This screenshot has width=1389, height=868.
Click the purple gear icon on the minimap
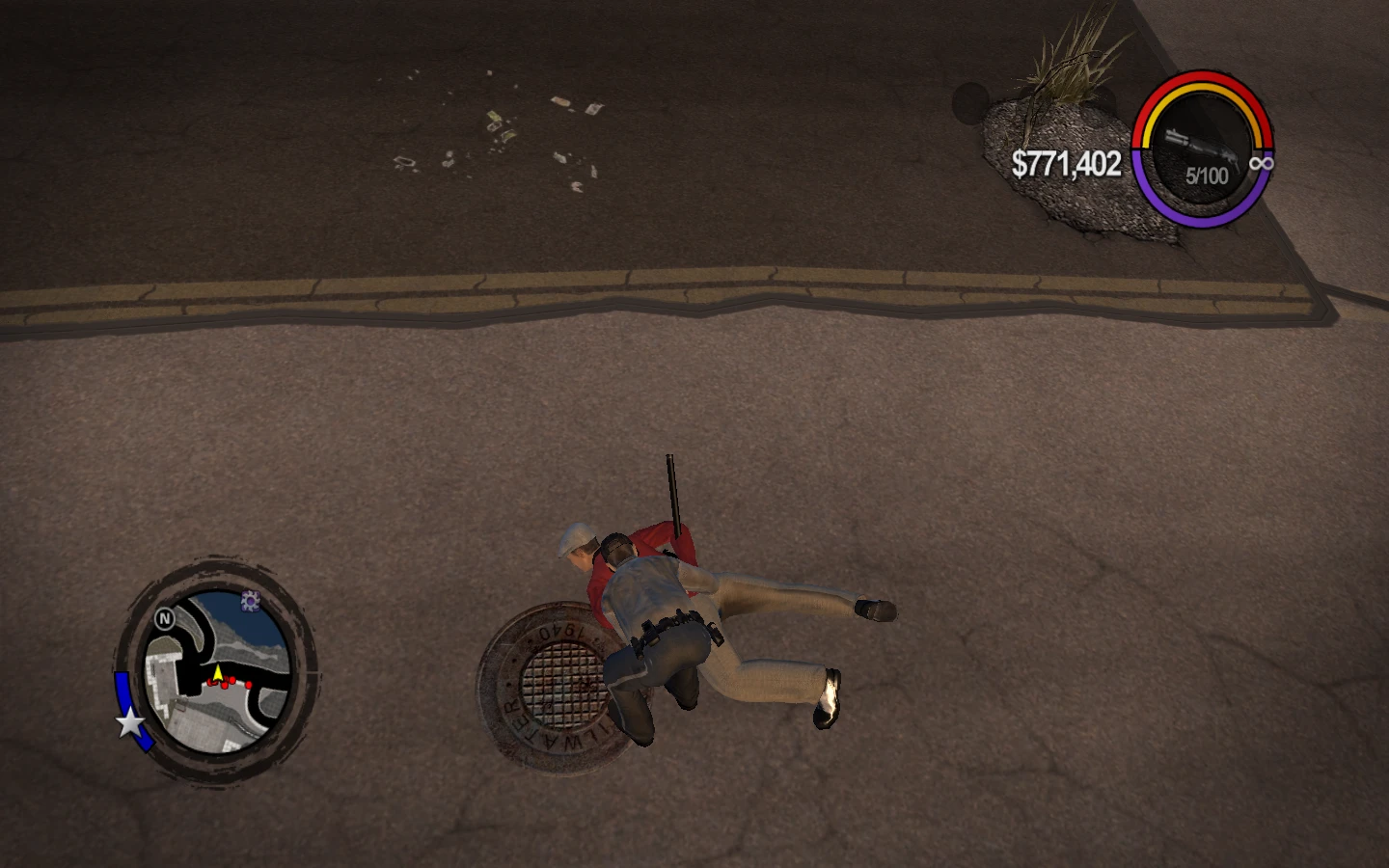coord(249,601)
